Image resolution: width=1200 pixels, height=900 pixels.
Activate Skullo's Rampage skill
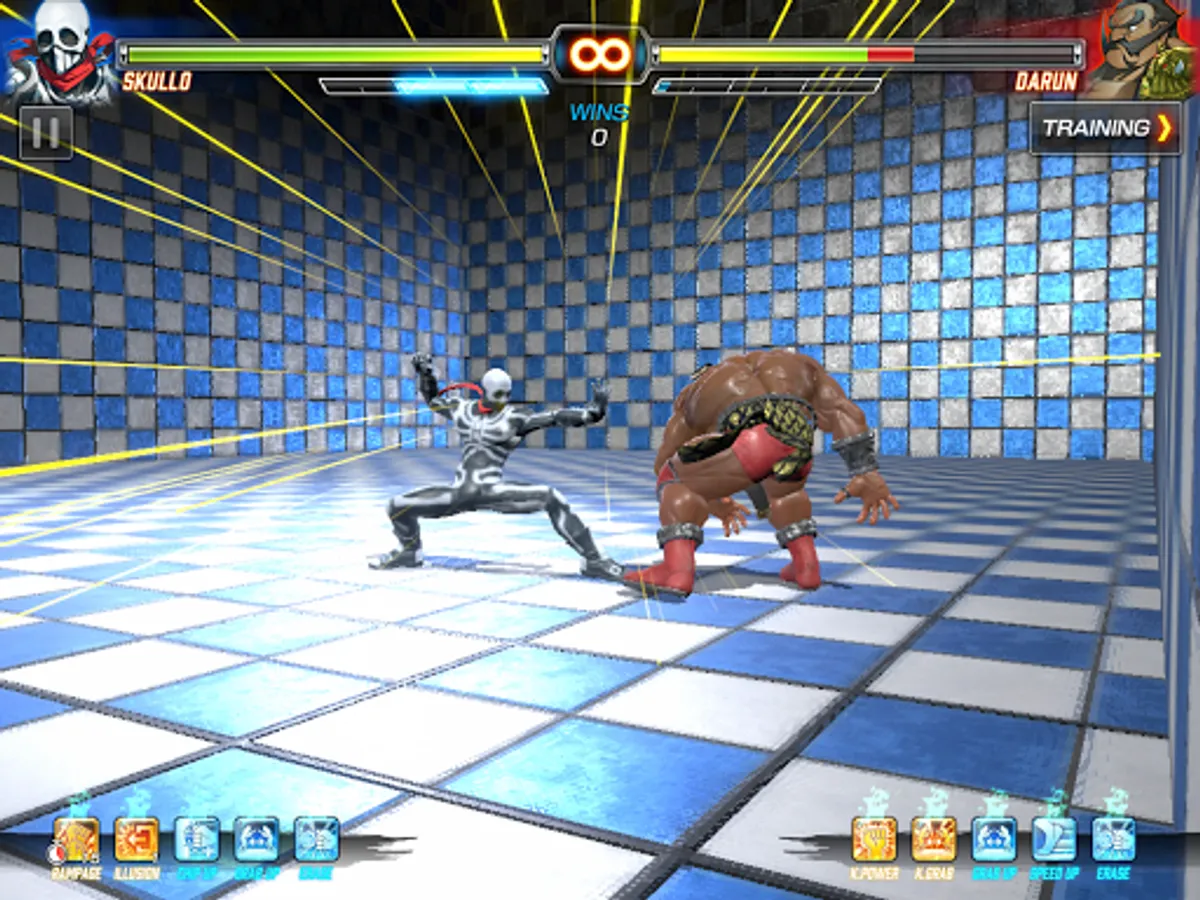pos(77,839)
